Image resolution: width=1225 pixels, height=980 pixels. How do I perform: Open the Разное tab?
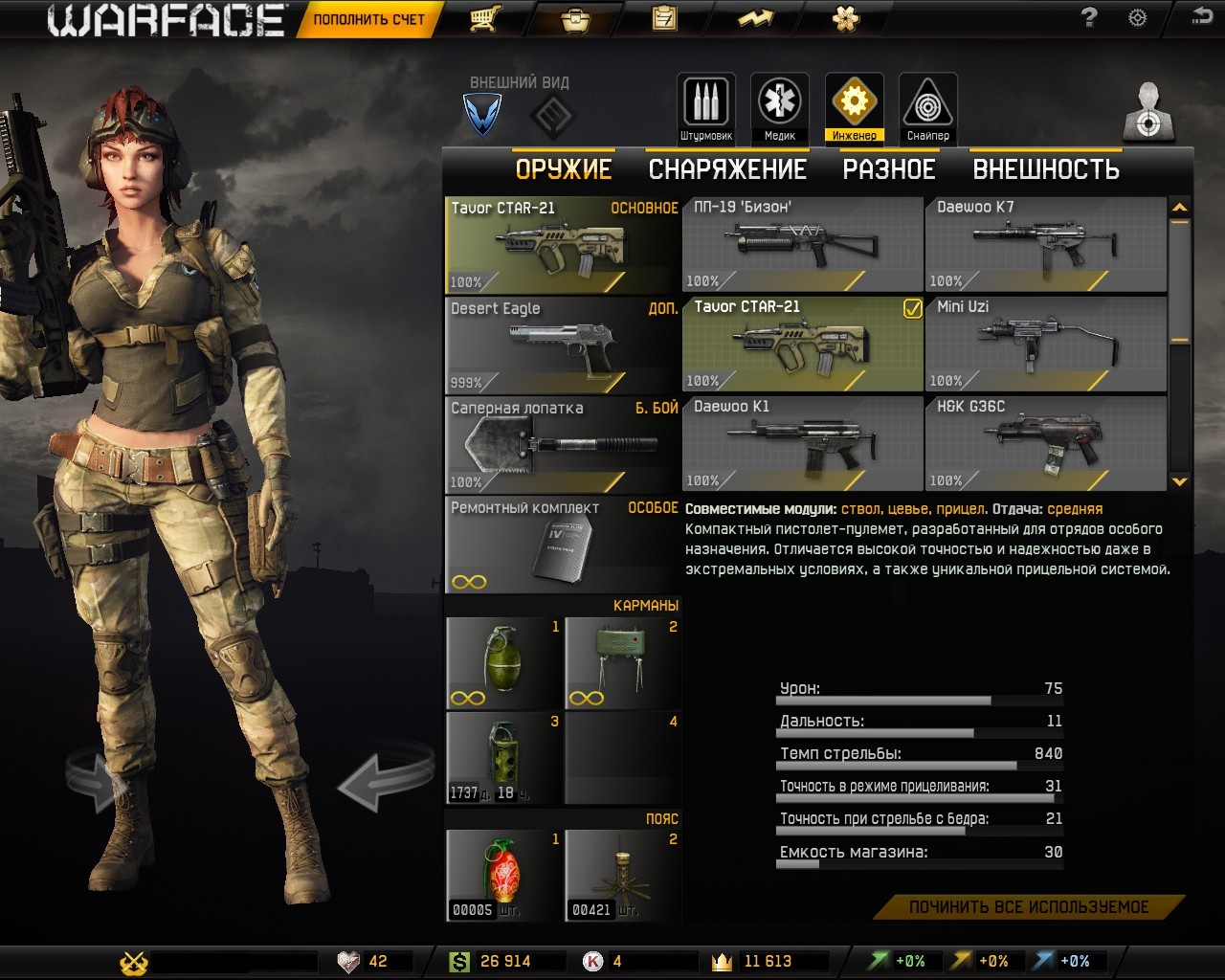[x=888, y=170]
